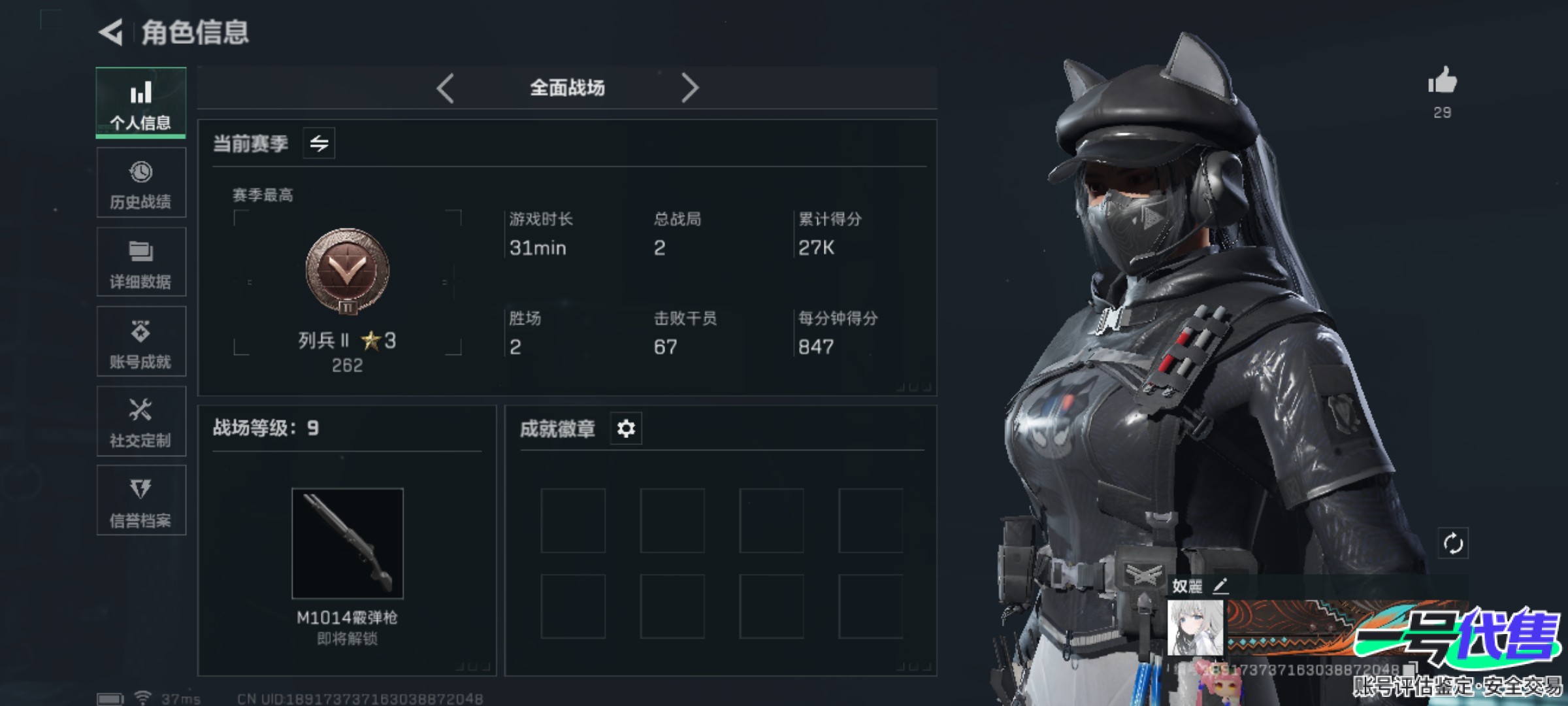Open the player avatar portrait
The width and height of the screenshot is (1568, 706).
(1195, 628)
